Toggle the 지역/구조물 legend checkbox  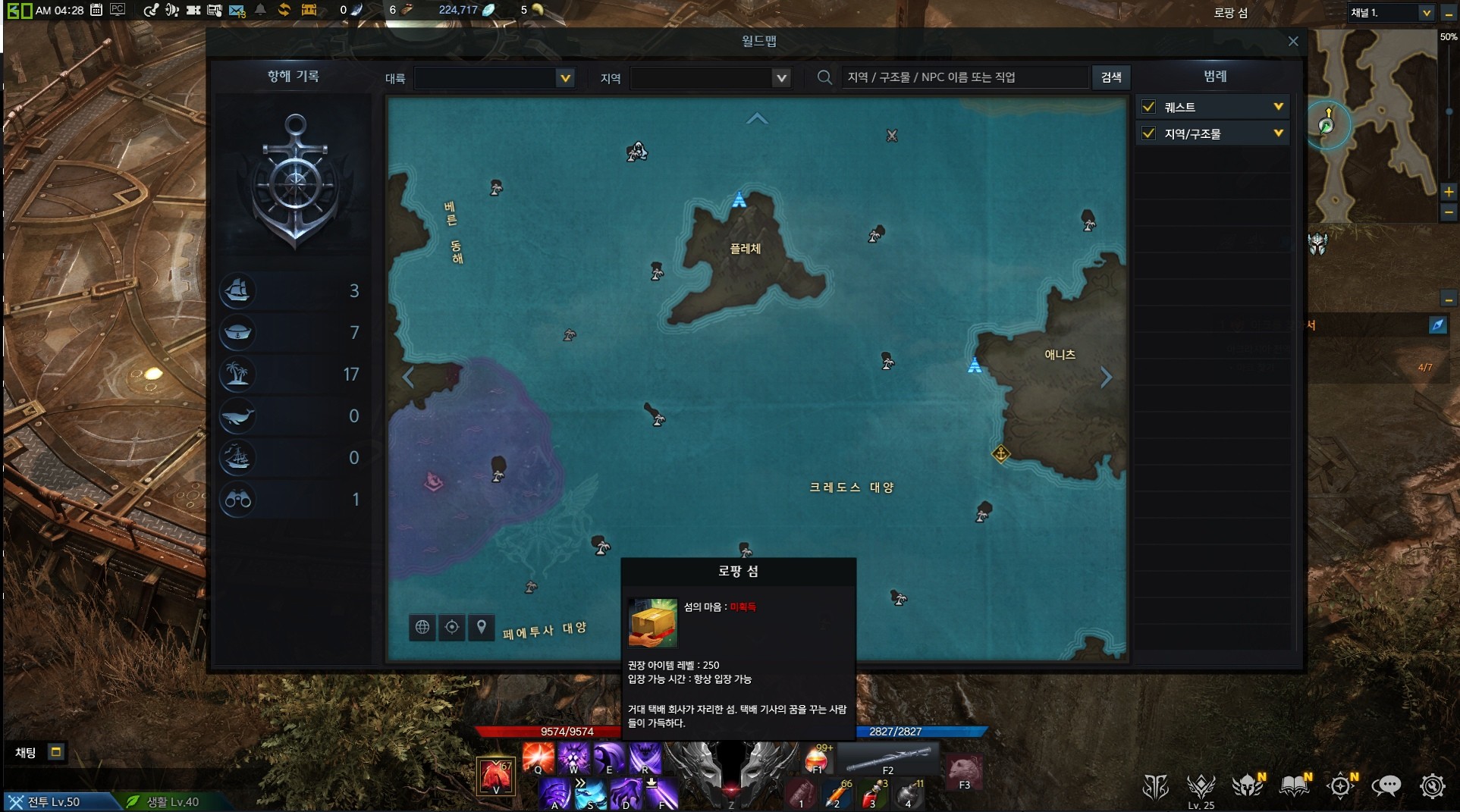pyautogui.click(x=1149, y=133)
